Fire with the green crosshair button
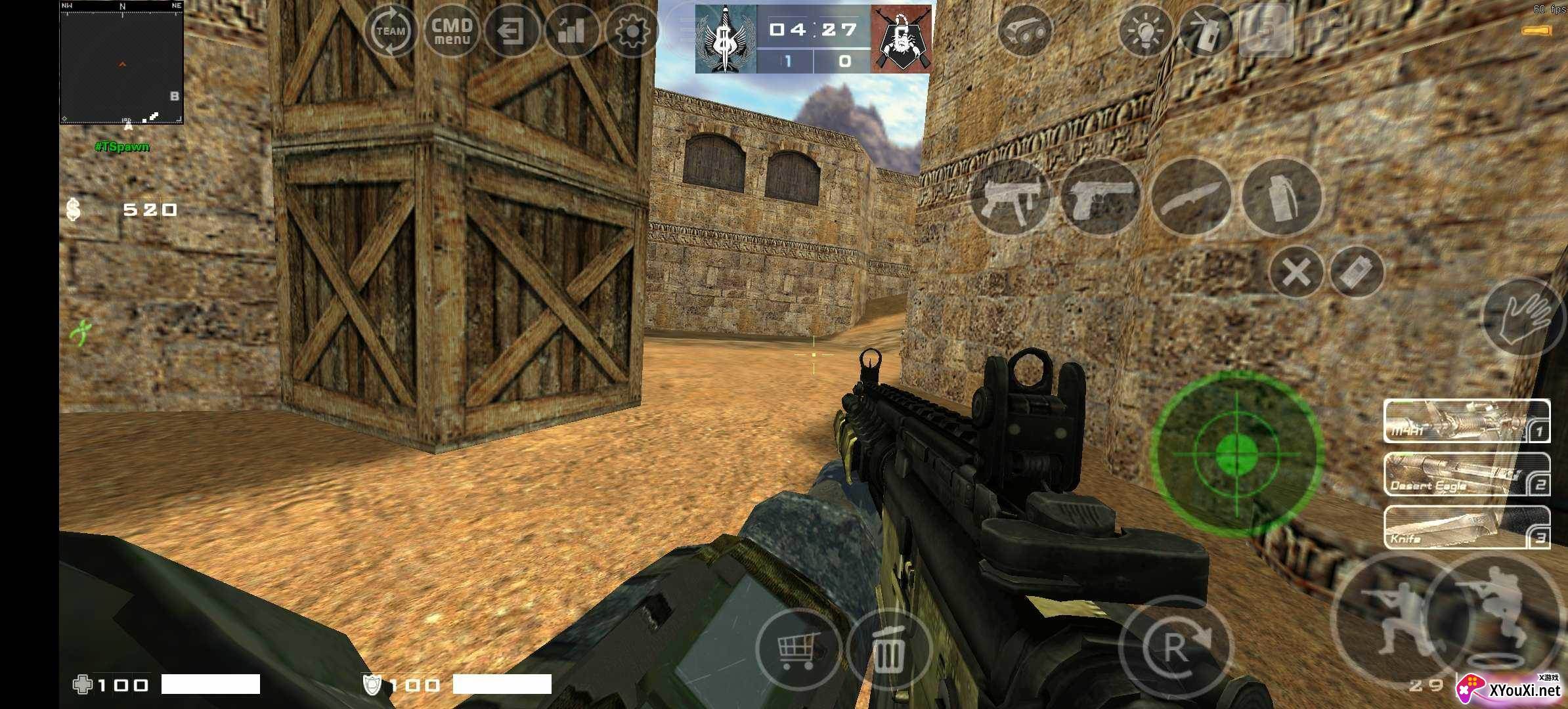Image resolution: width=1568 pixels, height=709 pixels. click(1236, 454)
